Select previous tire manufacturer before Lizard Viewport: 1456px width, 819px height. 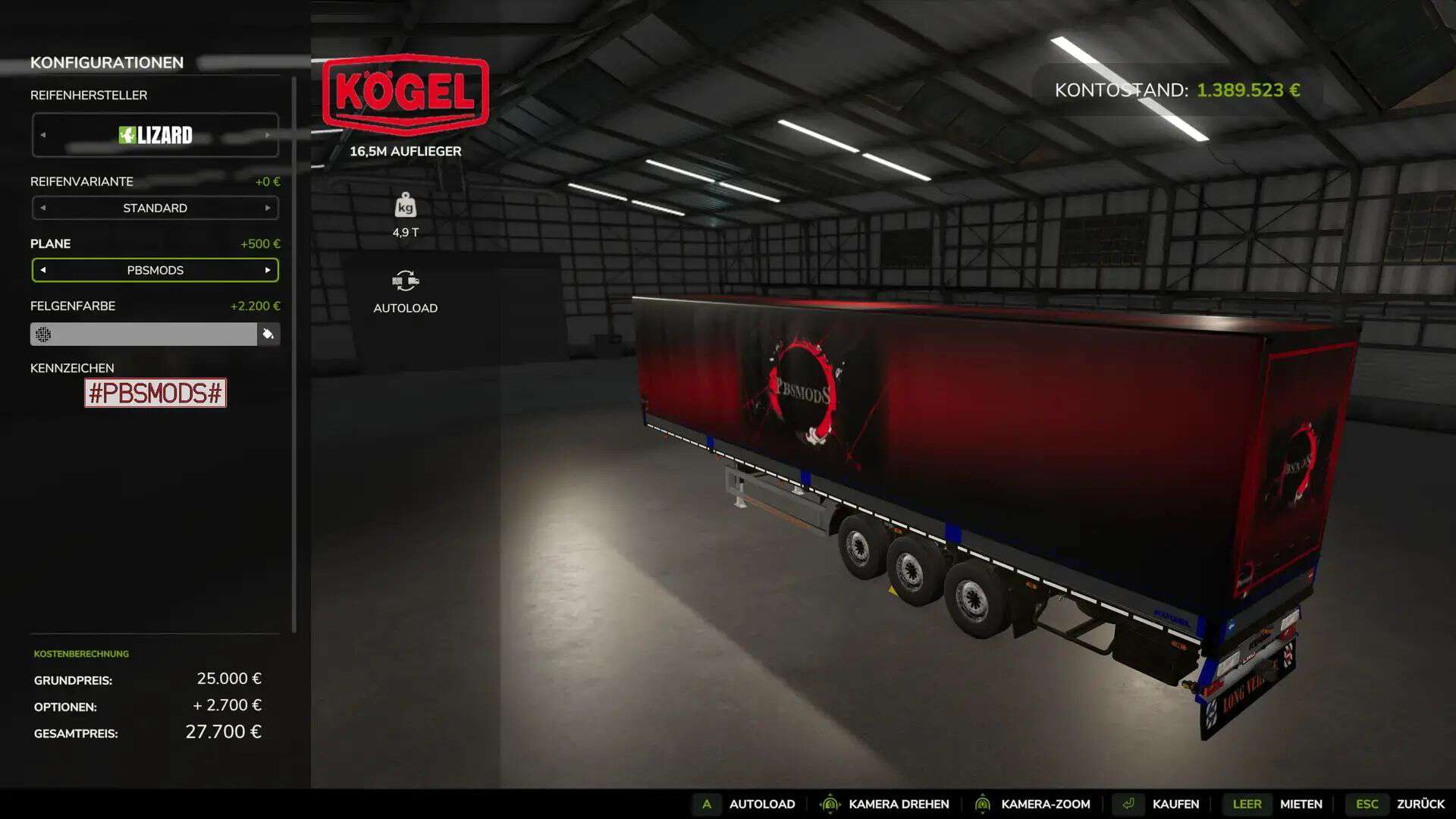point(43,135)
